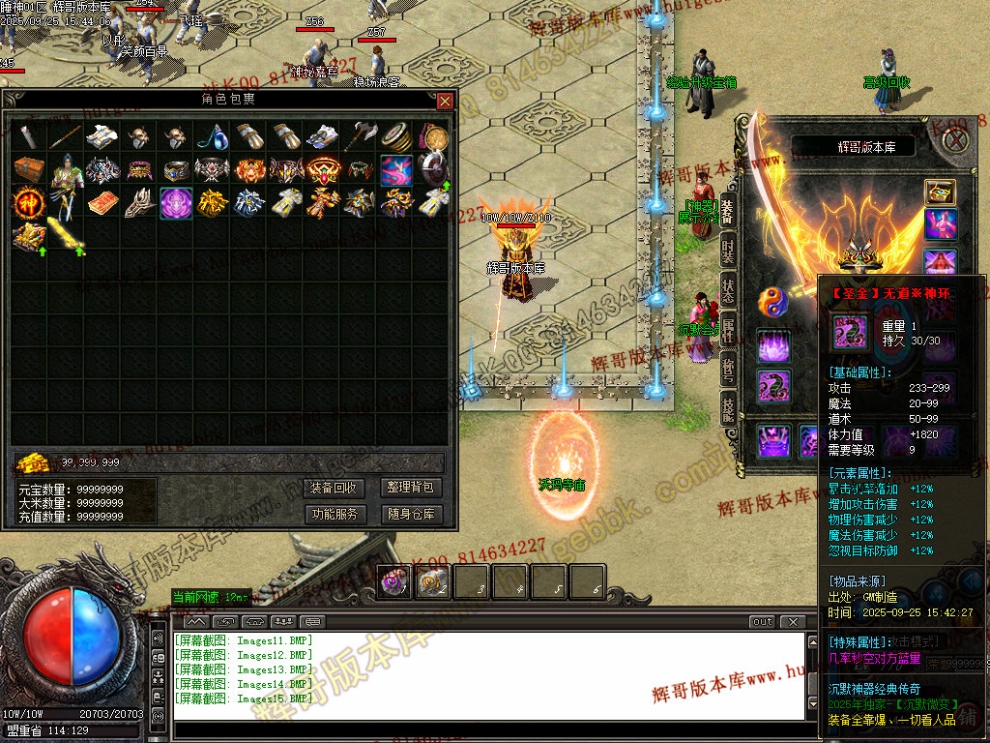Viewport: 990px width, 743px height.
Task: Click the 装备回收 equipment recycle button
Action: tap(334, 488)
